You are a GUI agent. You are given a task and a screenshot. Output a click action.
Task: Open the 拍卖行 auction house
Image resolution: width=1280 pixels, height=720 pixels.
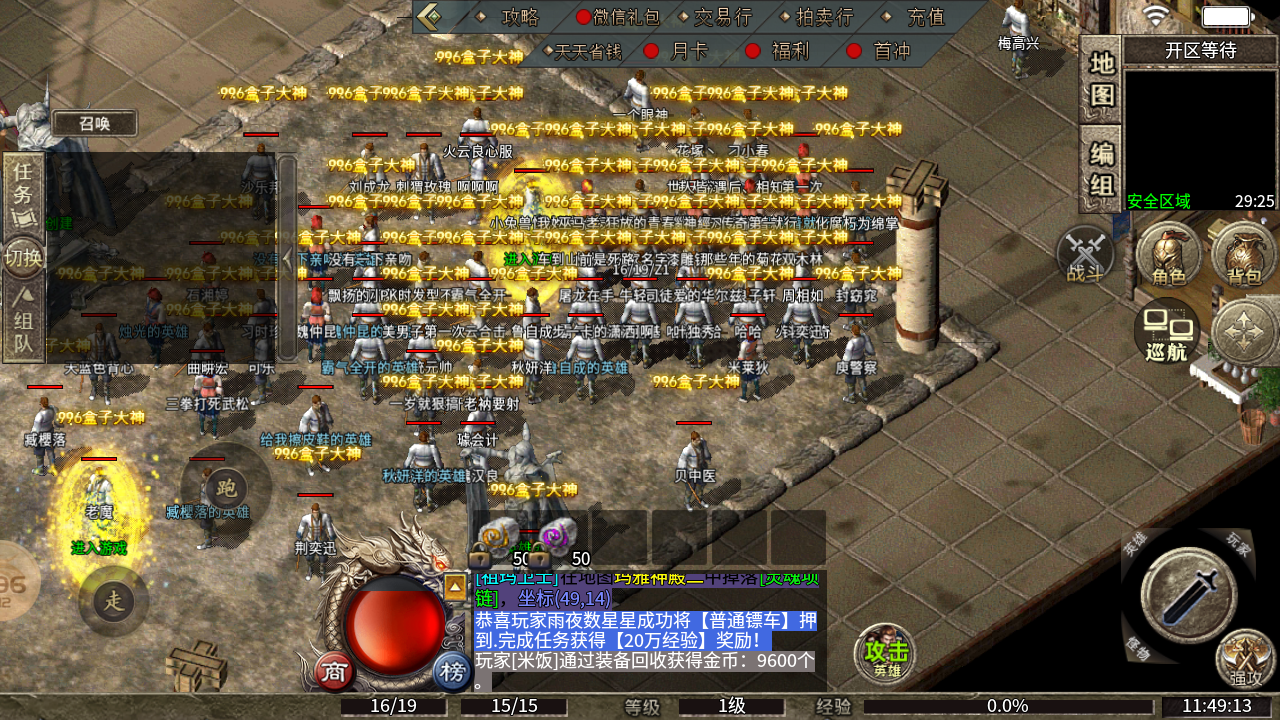pos(824,17)
